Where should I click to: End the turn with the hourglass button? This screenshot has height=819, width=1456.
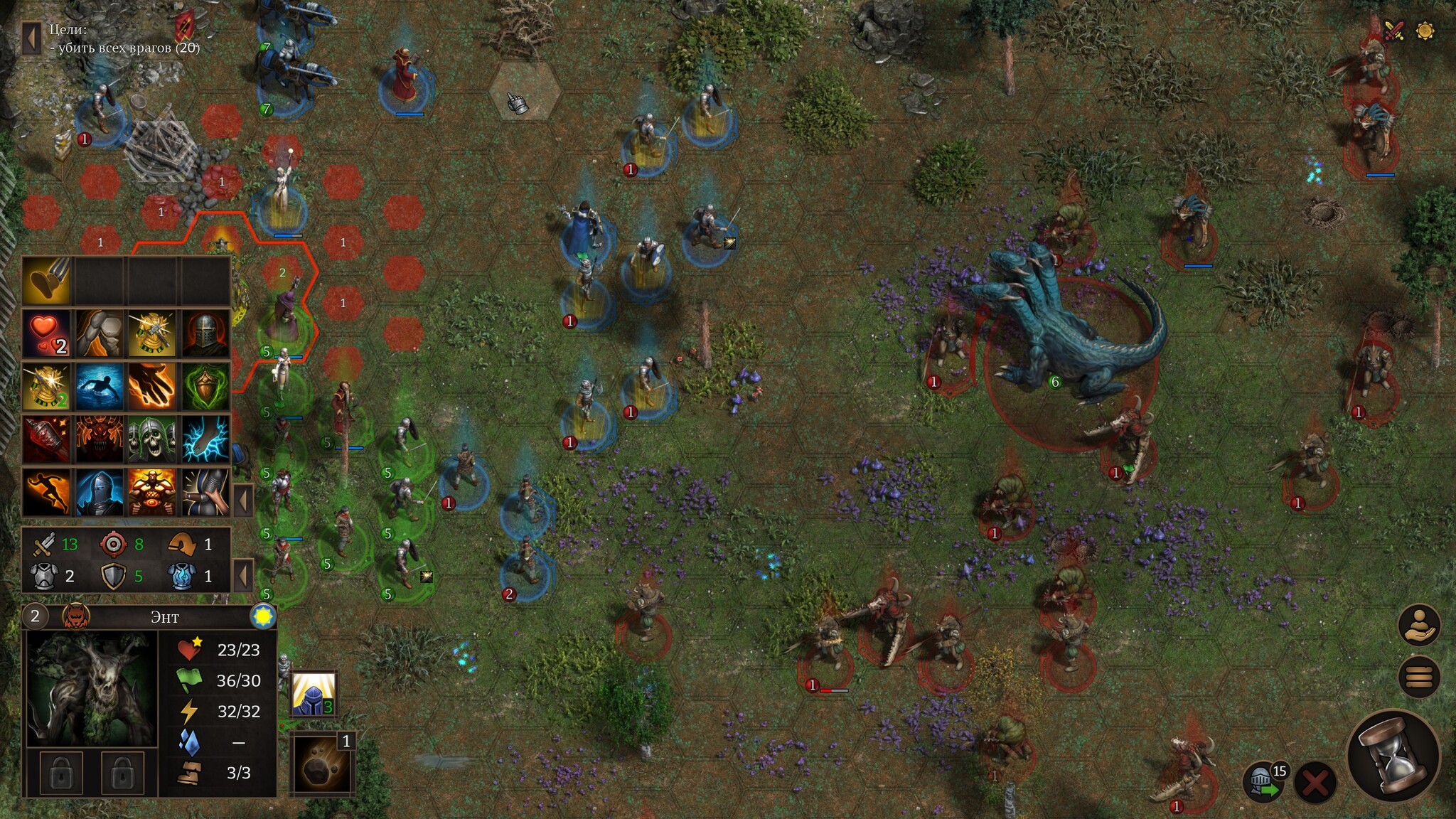pos(1393,757)
